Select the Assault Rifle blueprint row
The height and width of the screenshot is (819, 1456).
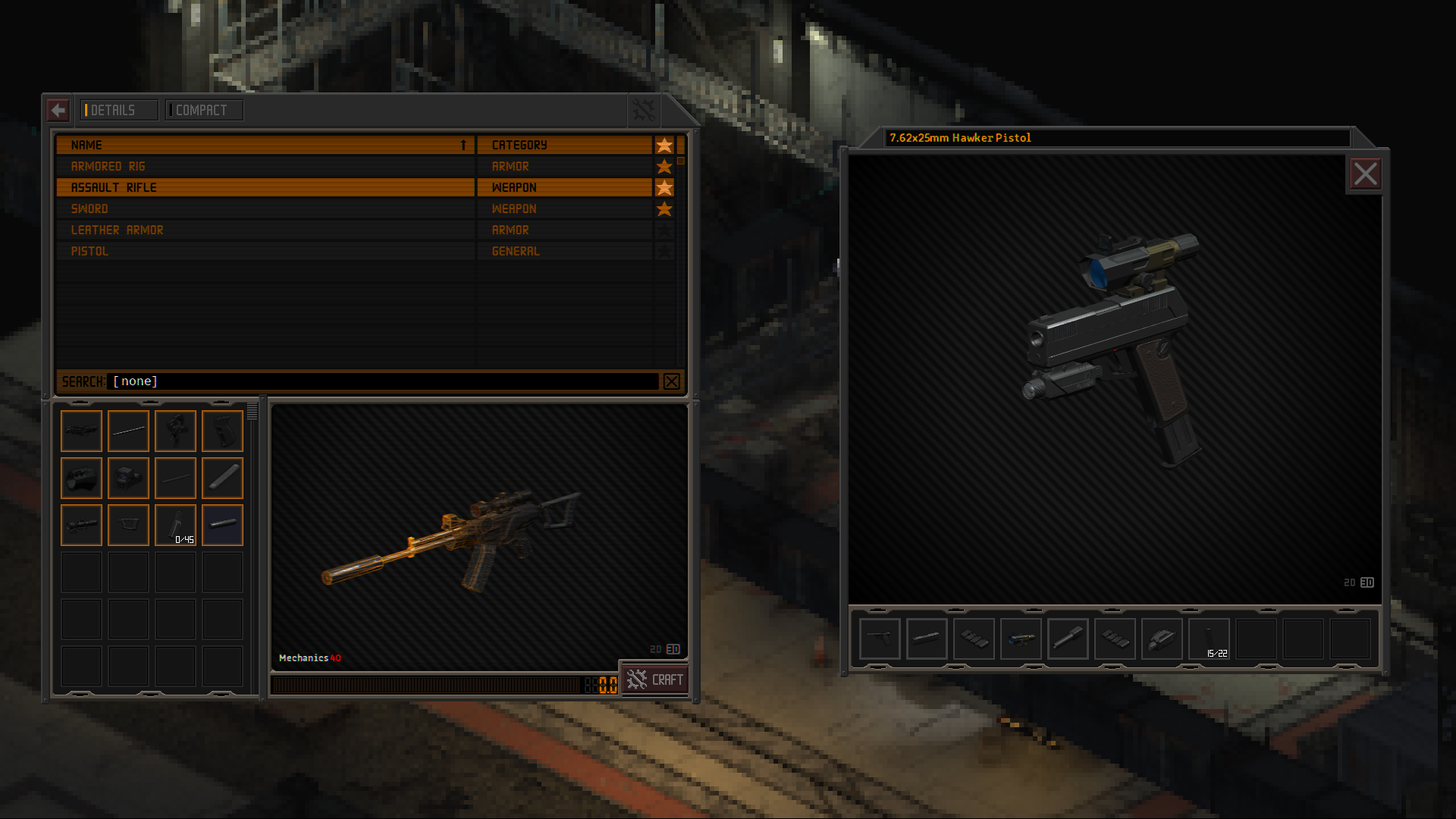click(x=265, y=187)
